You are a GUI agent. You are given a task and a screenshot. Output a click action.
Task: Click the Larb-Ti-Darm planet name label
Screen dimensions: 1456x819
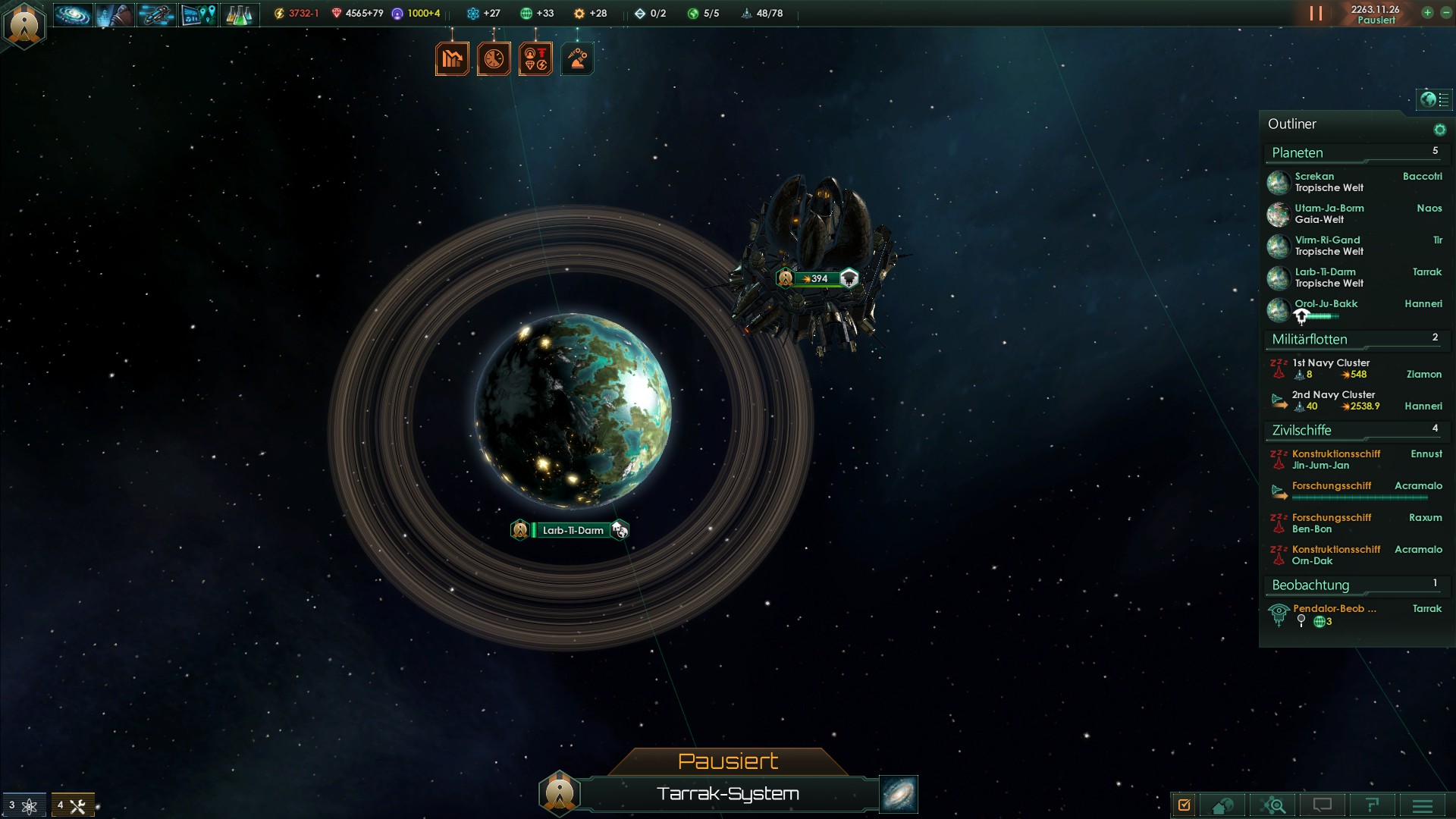573,530
